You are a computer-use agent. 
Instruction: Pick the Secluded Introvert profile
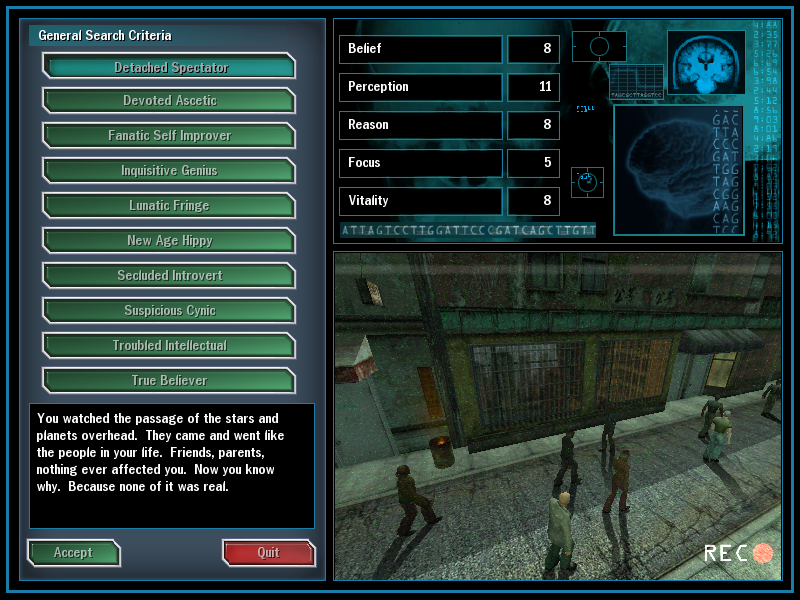[170, 276]
